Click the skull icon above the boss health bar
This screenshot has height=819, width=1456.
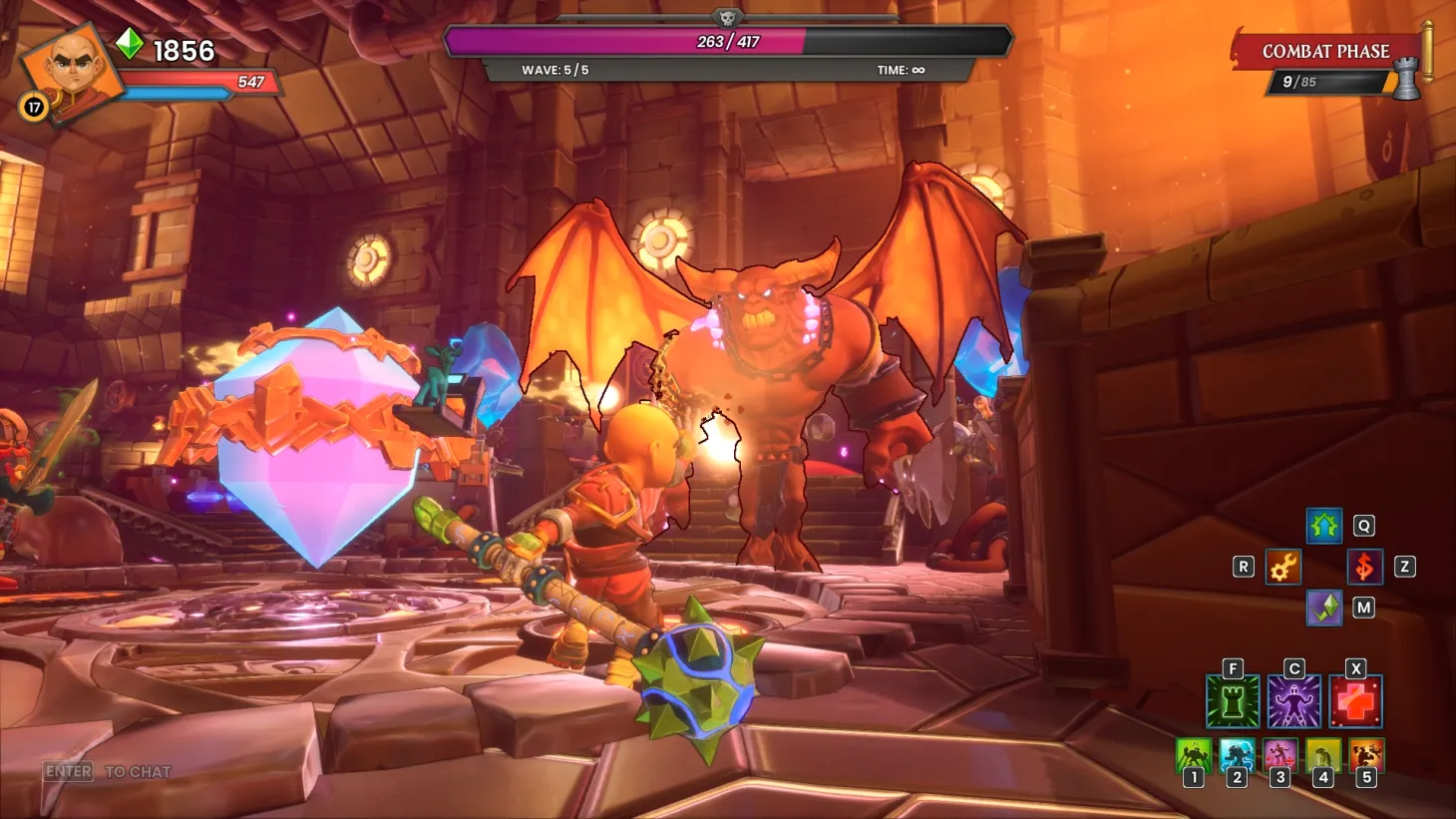[x=727, y=16]
